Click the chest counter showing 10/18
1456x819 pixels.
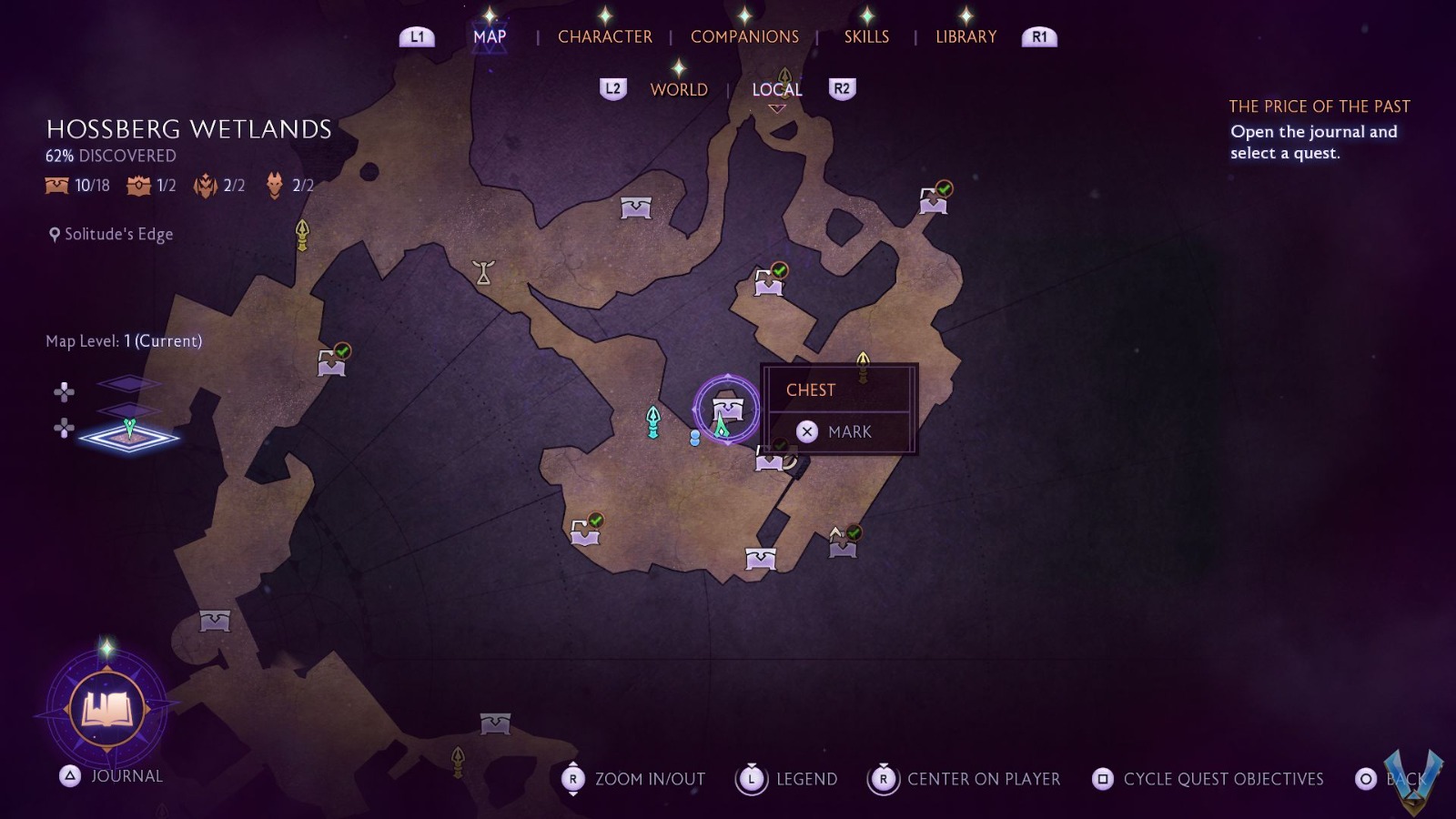76,184
